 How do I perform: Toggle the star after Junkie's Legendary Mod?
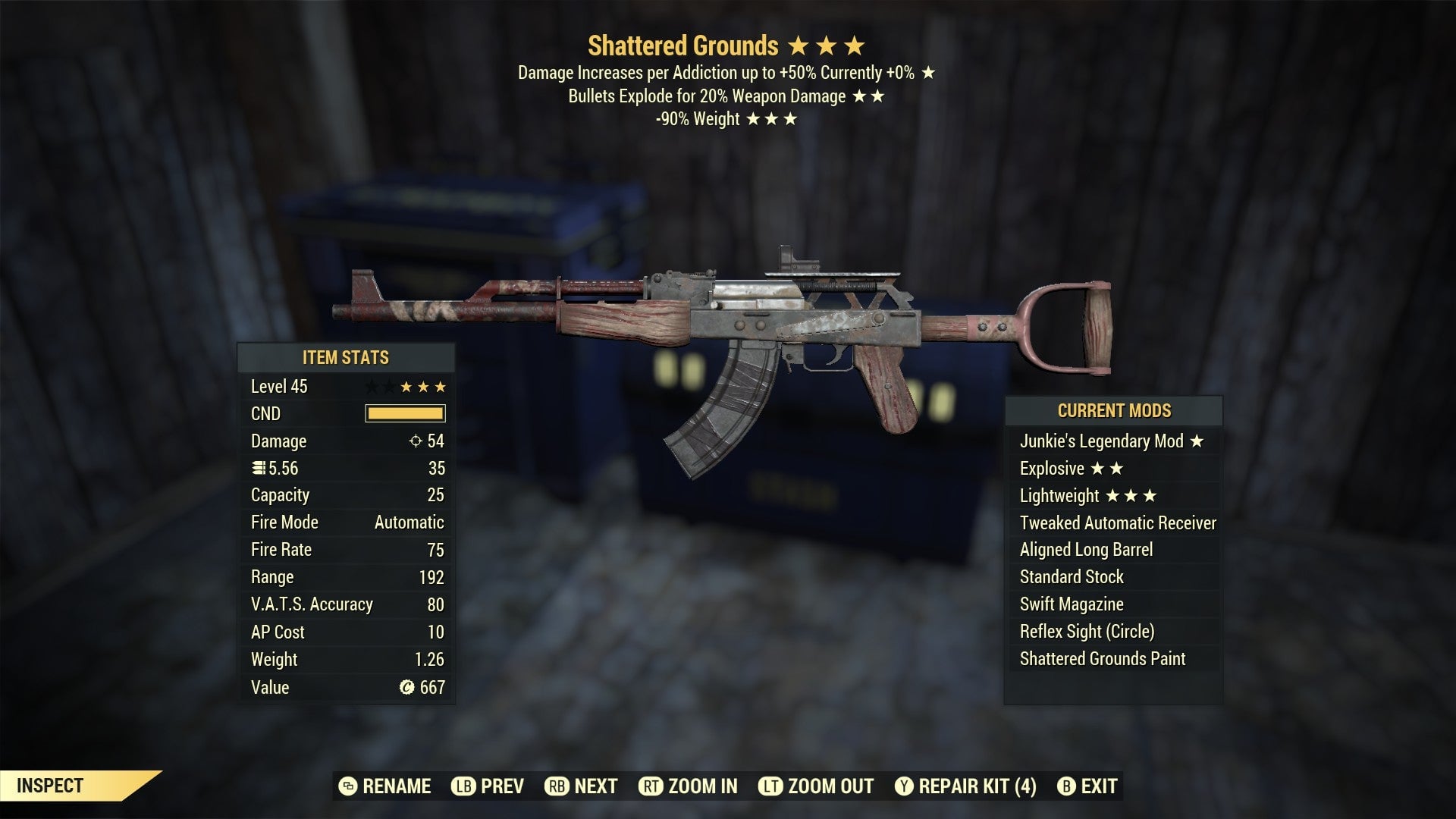tap(1198, 441)
